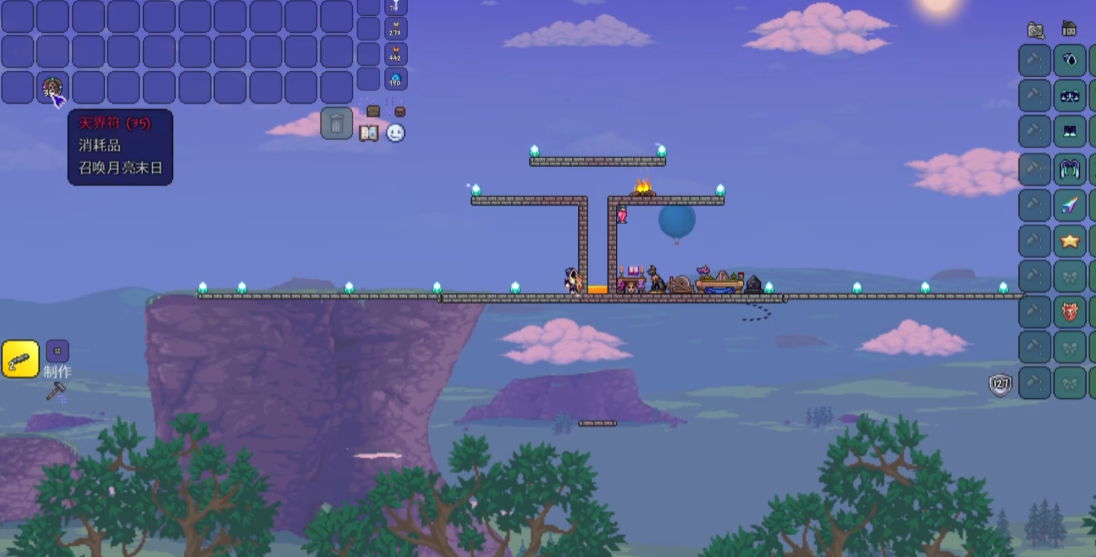The image size is (1096, 557).
Task: Click the coin slot showing 279
Action: coord(396,30)
